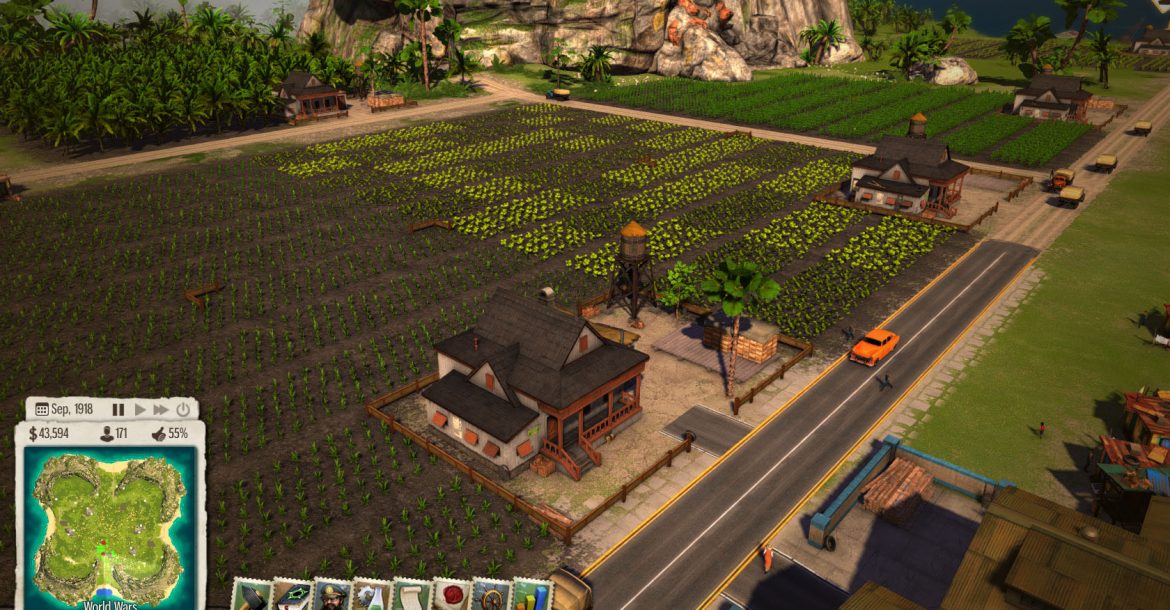Switch to fast-forward game speed
Viewport: 1170px width, 610px height.
[x=161, y=409]
